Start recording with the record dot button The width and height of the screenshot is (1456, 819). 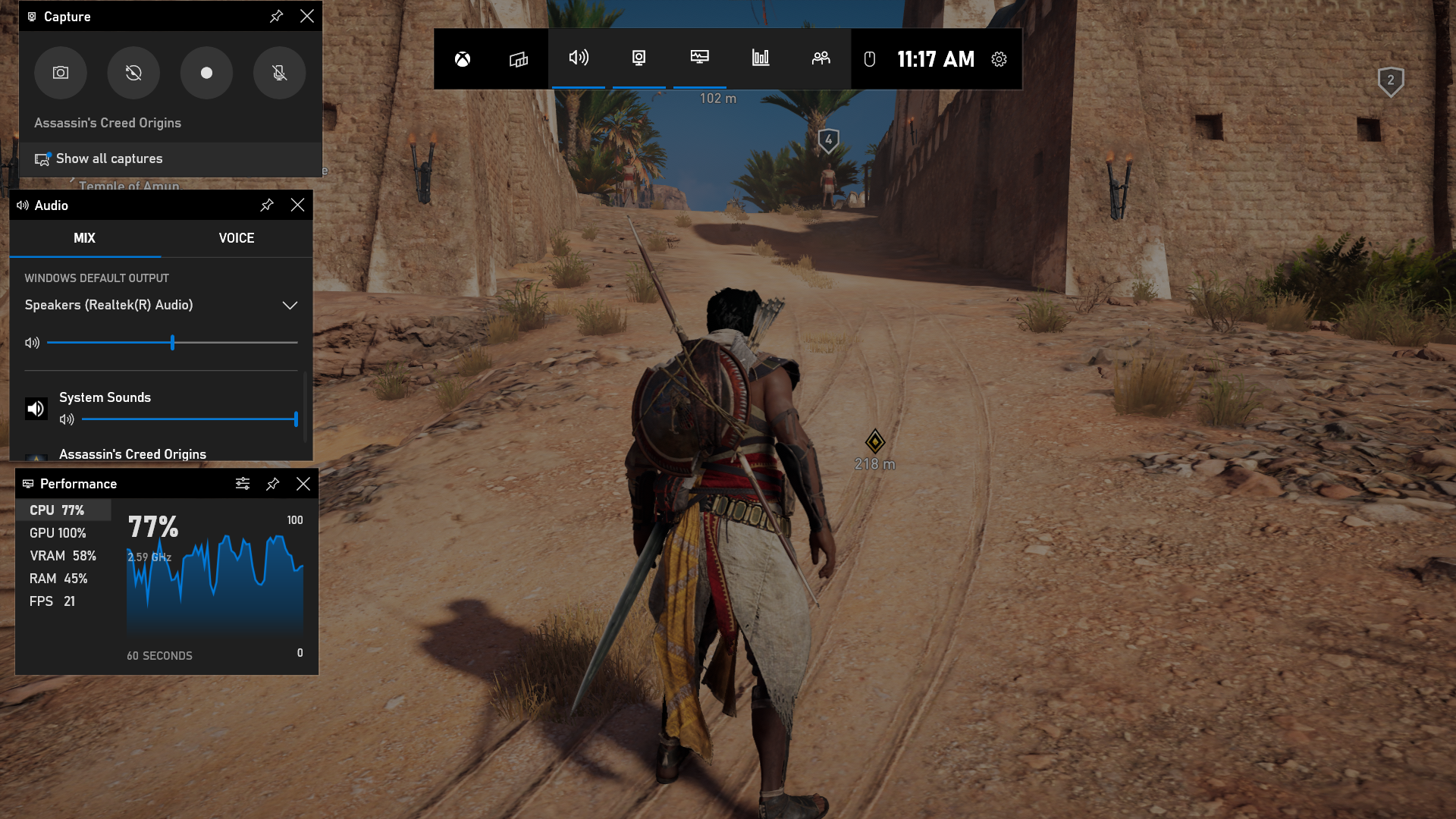(x=206, y=73)
